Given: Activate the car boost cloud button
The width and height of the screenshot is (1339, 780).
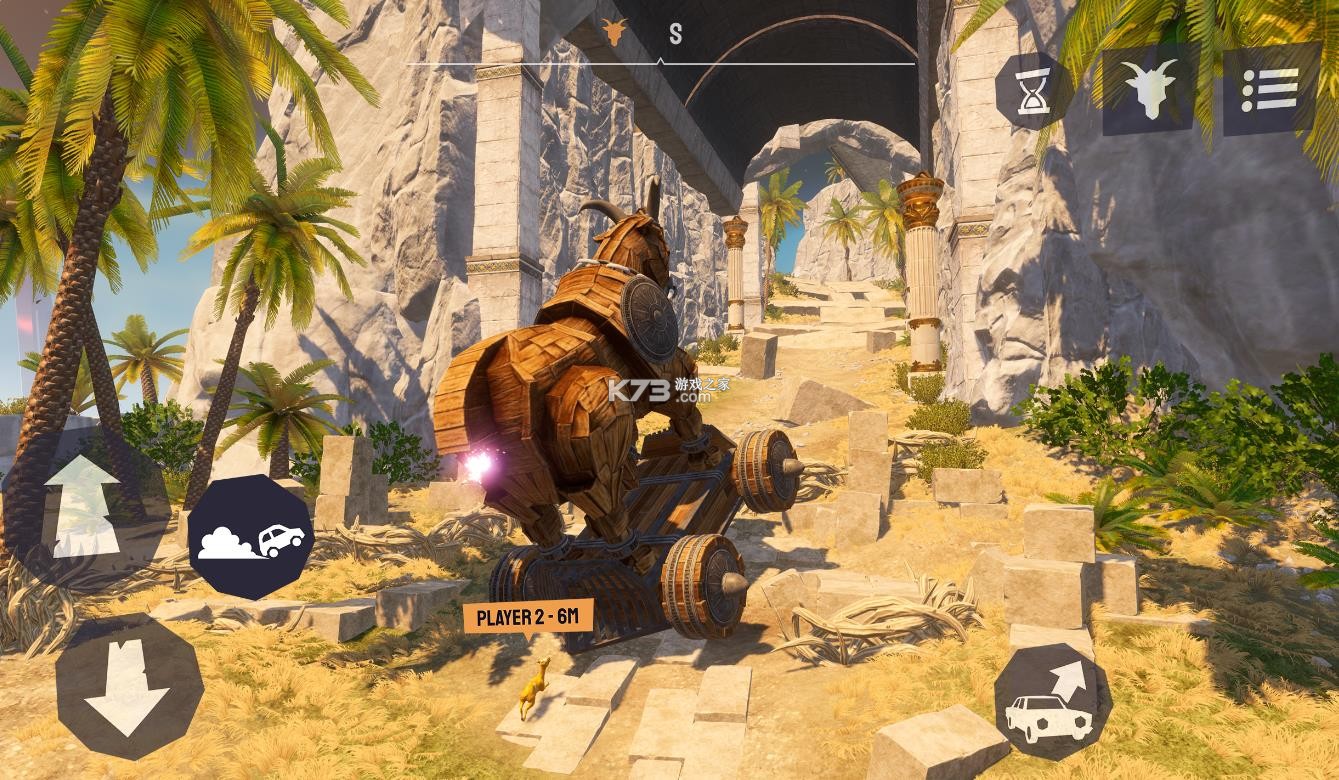Looking at the screenshot, I should coord(251,537).
